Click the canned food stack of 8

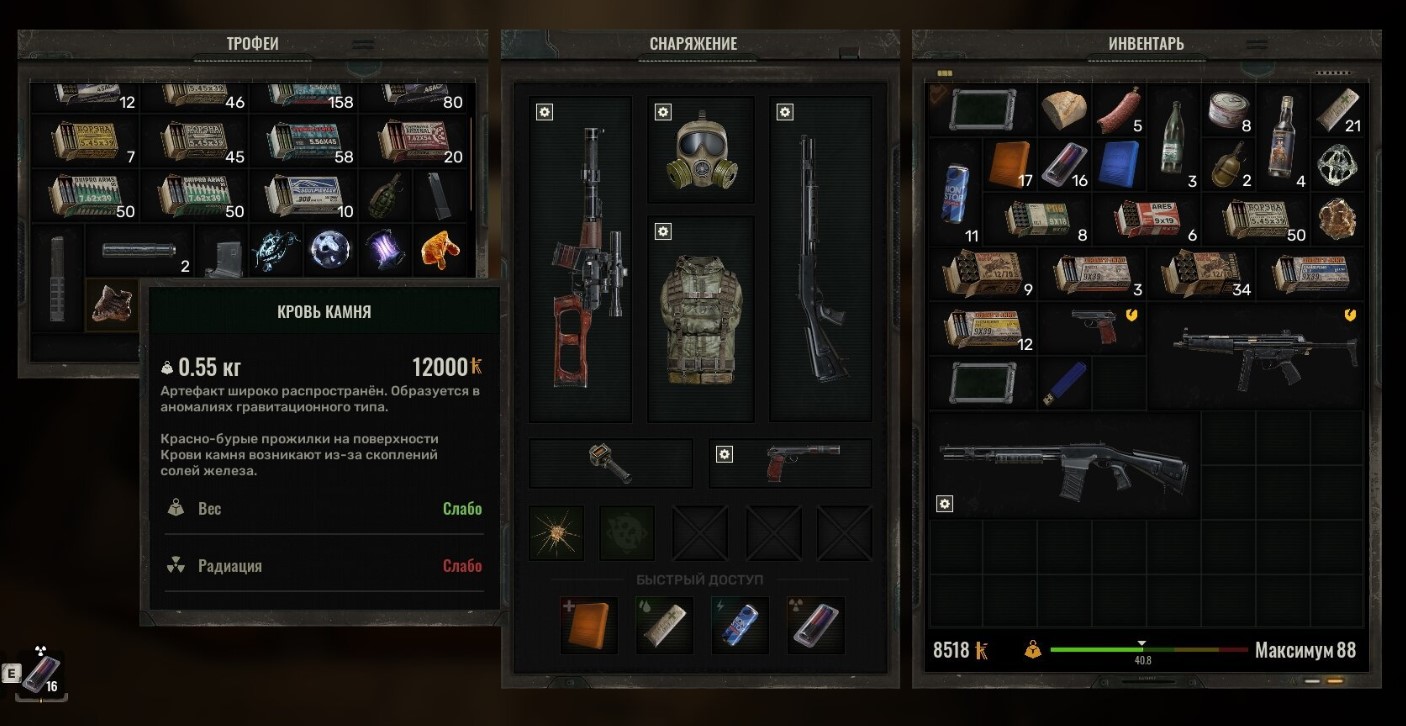click(x=1227, y=110)
